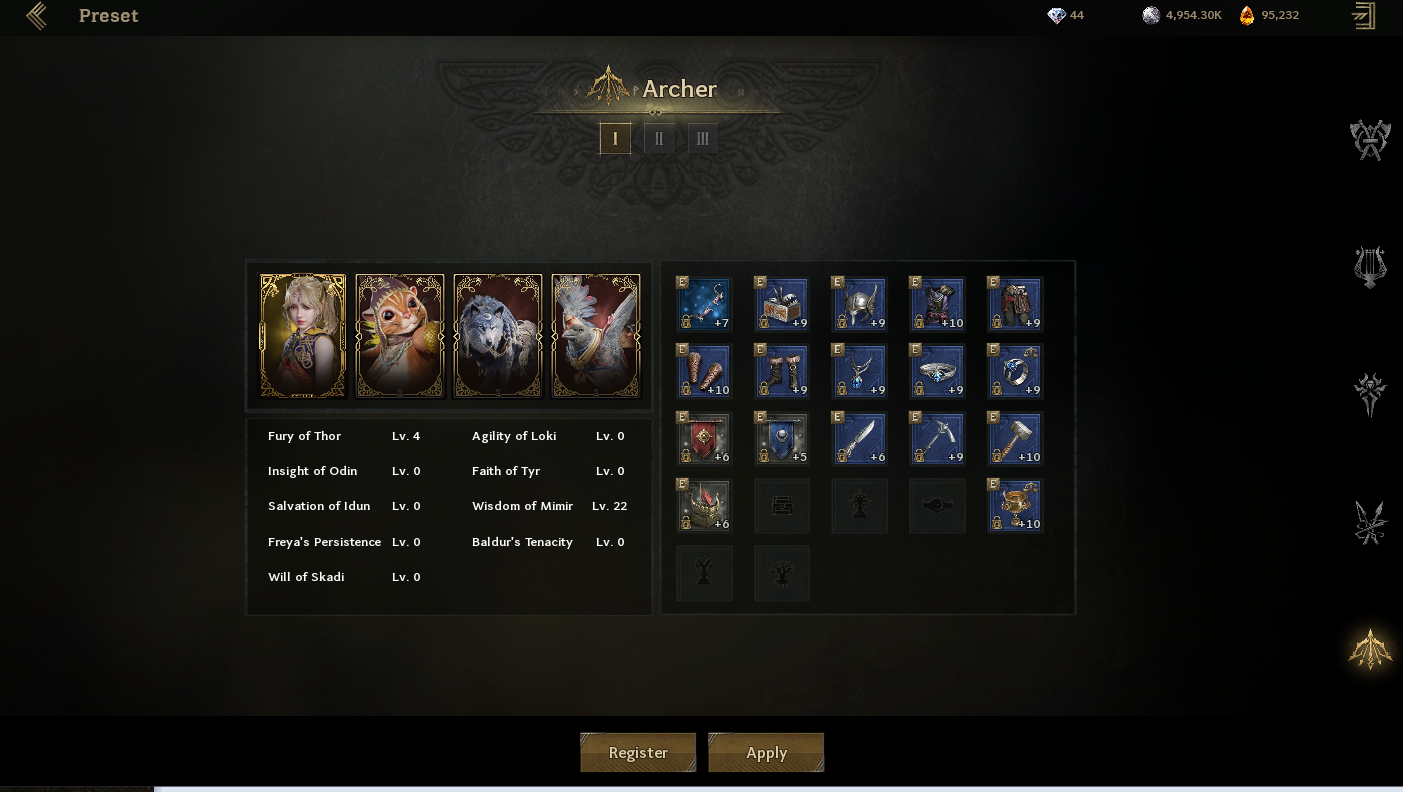This screenshot has width=1403, height=792.
Task: Go back using the top-left arrow
Action: point(37,16)
